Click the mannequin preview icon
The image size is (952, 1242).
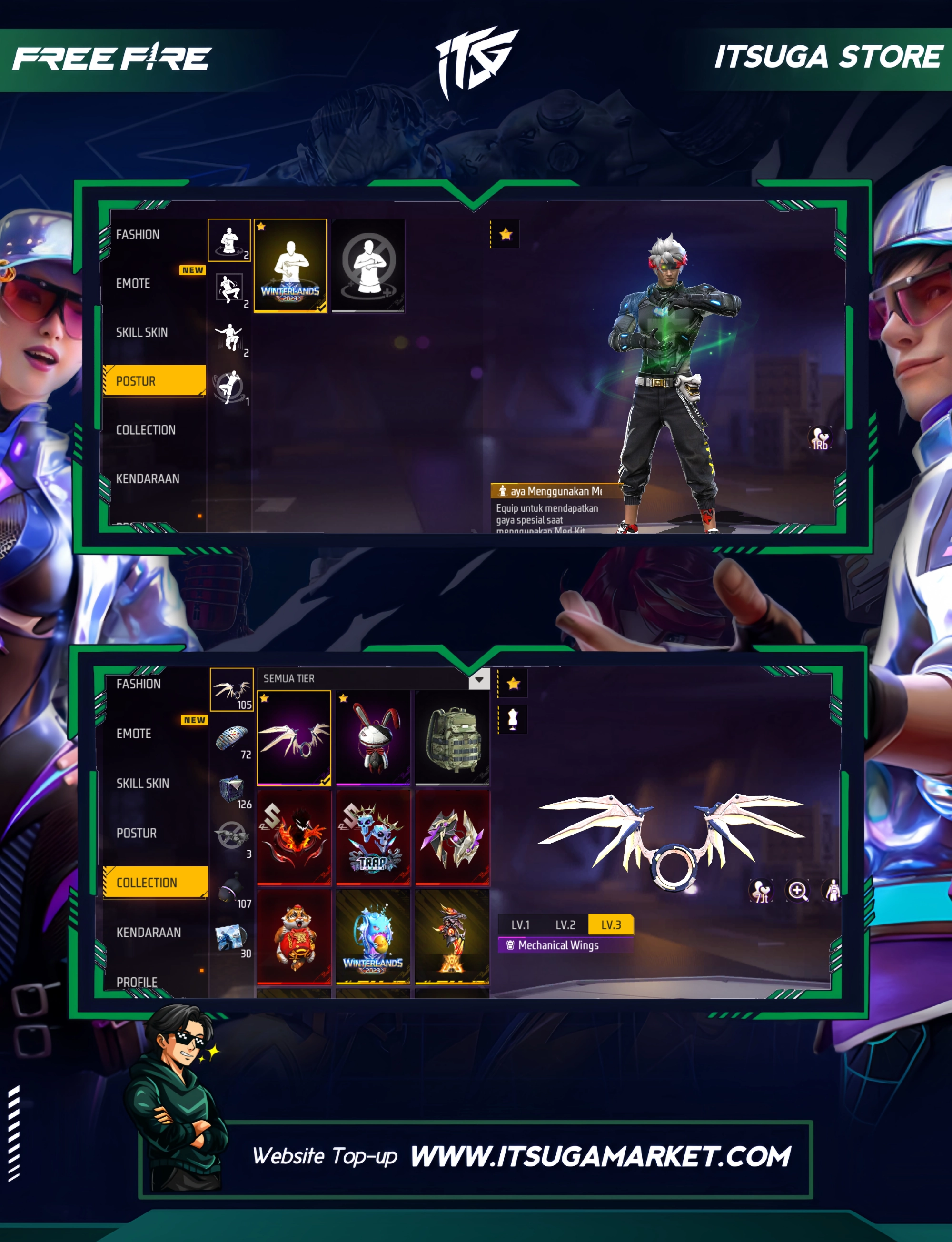[x=513, y=719]
